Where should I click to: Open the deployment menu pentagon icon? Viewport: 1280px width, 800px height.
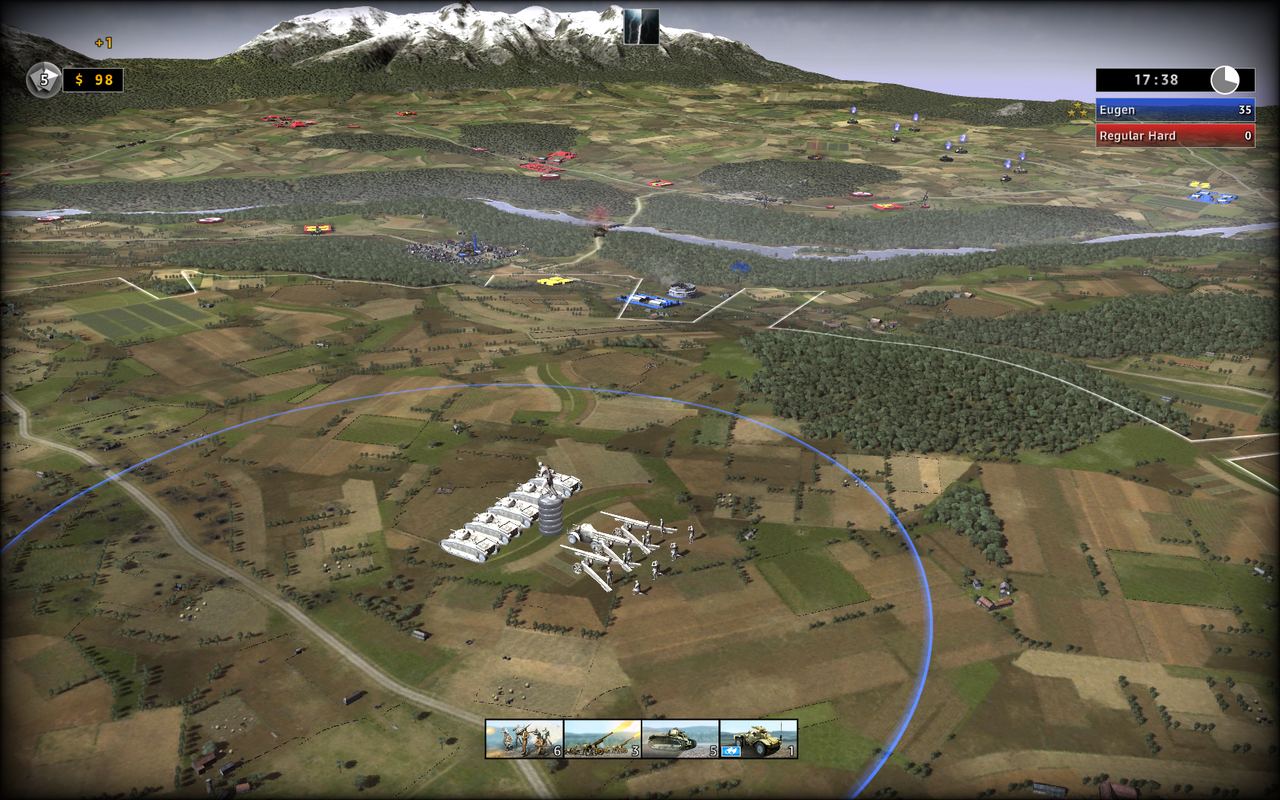(44, 80)
